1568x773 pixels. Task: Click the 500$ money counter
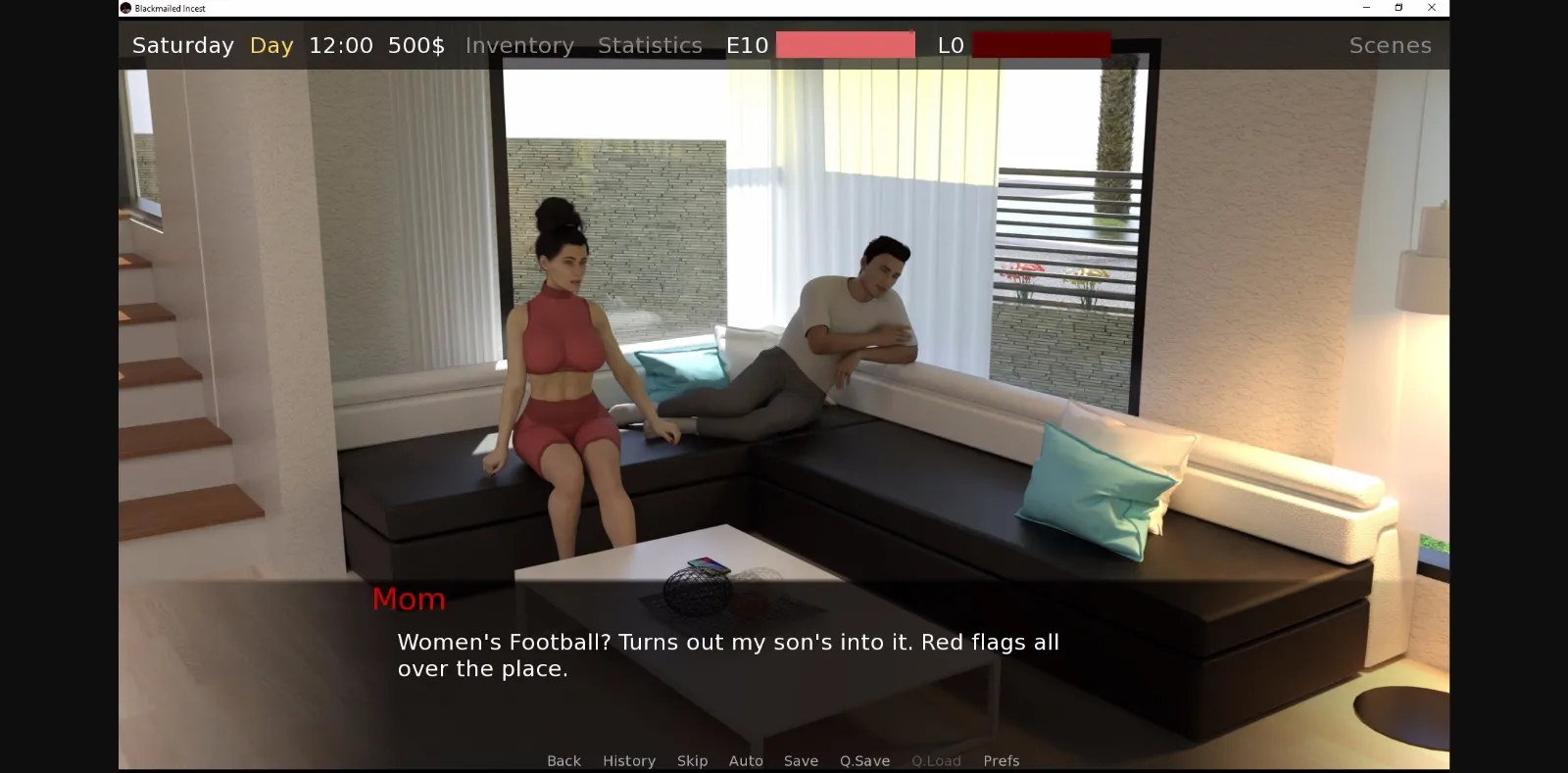click(x=416, y=45)
